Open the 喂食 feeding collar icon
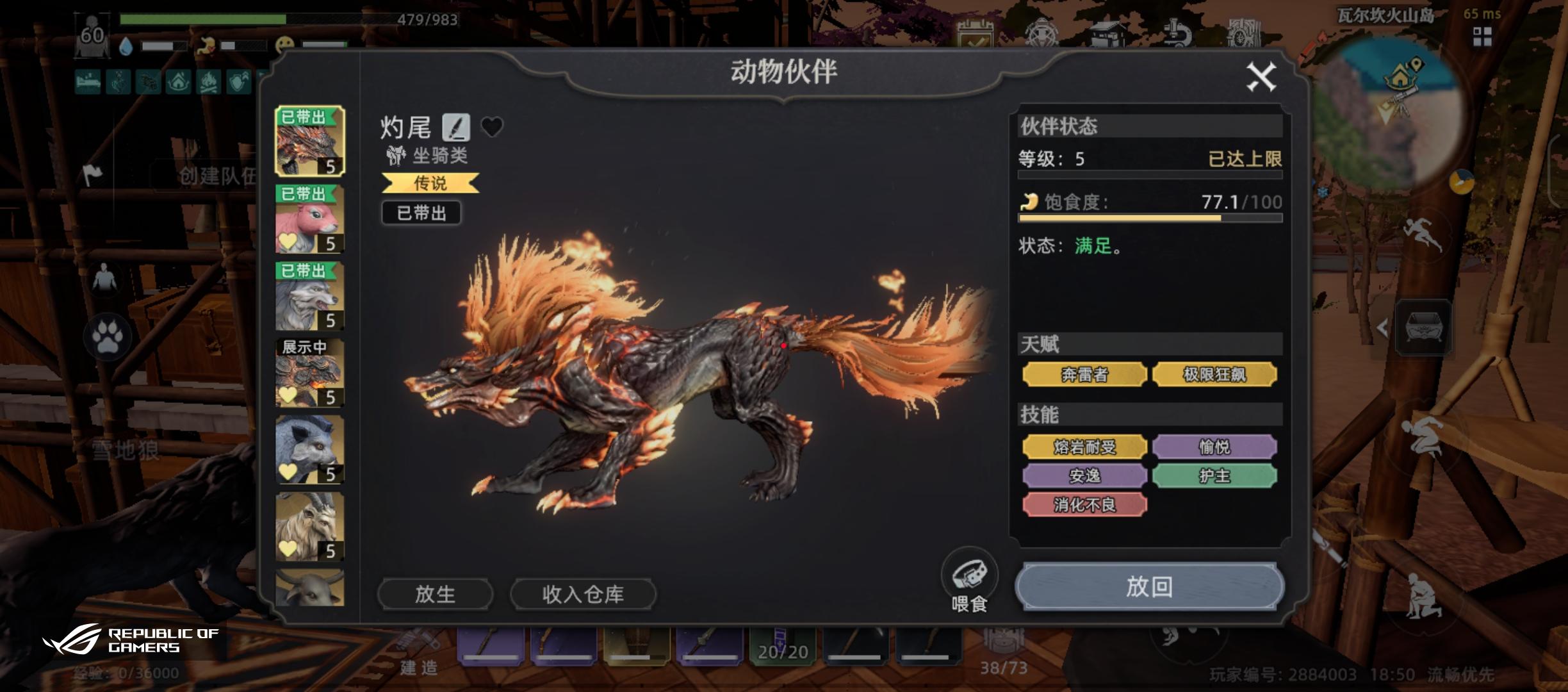 click(970, 572)
